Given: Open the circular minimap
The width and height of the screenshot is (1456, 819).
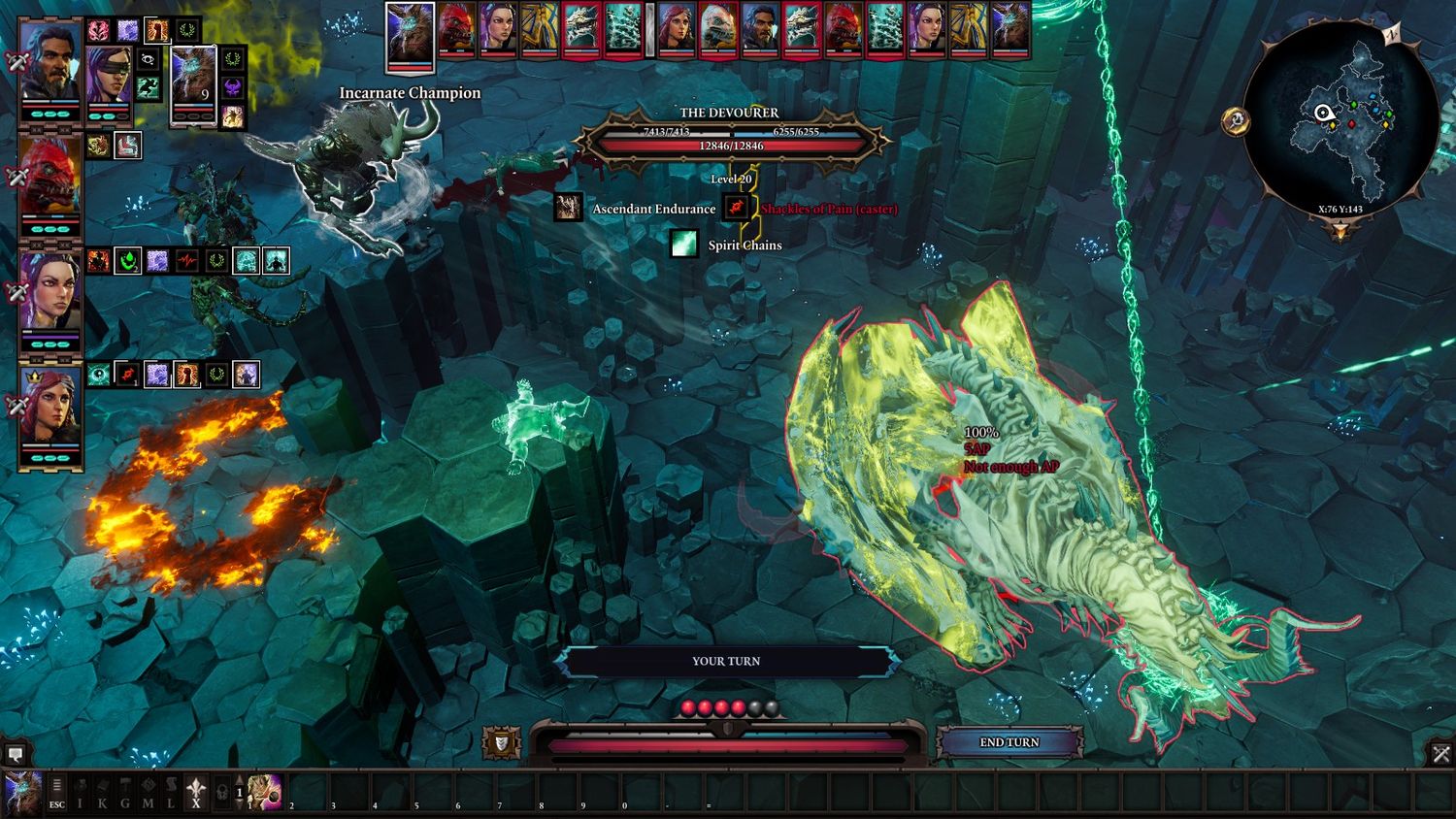Looking at the screenshot, I should tap(1340, 116).
